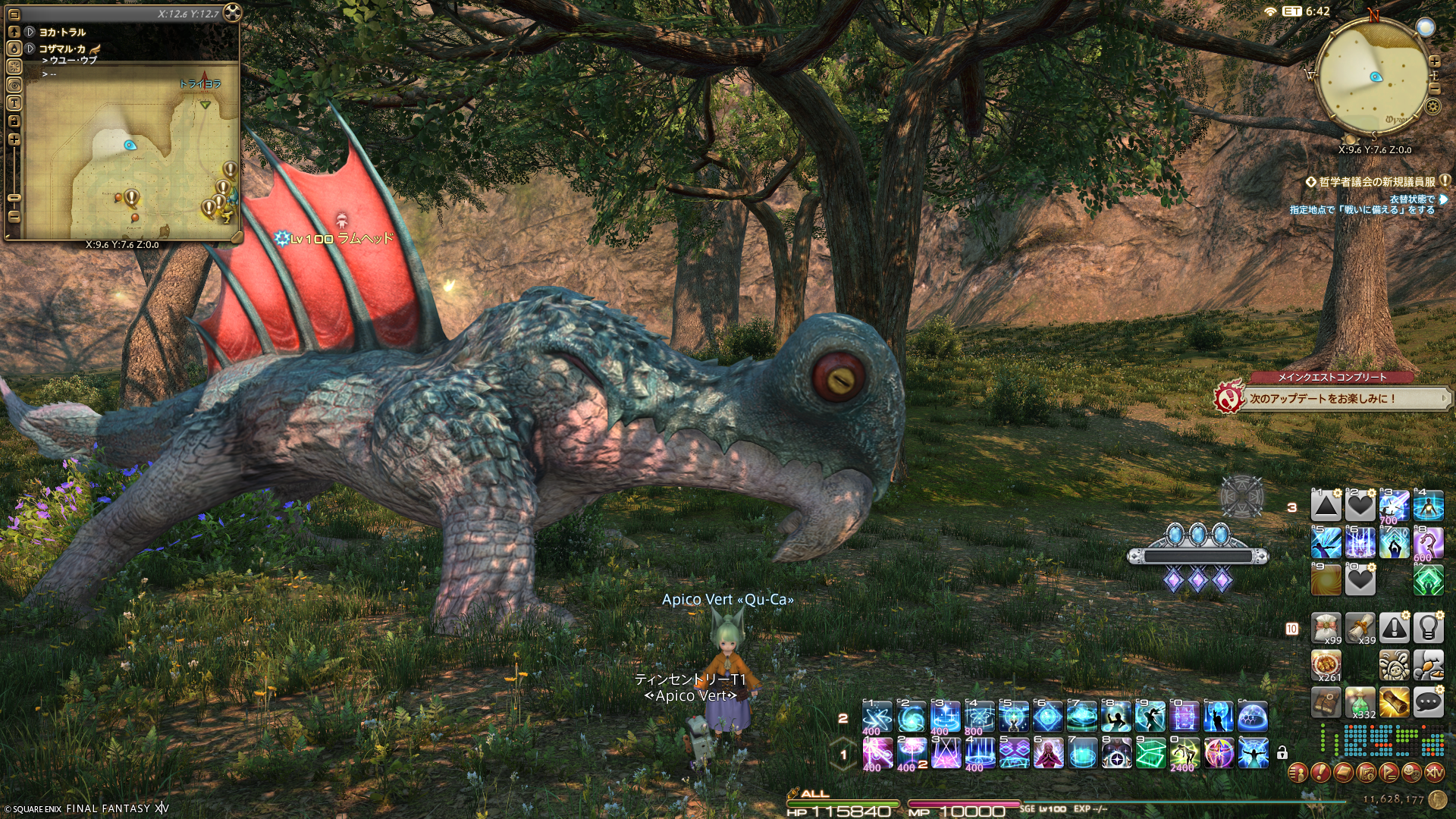Select the 哲学者議会の新規議員服 quest tracker entry
Image resolution: width=1456 pixels, height=819 pixels.
pyautogui.click(x=1376, y=182)
